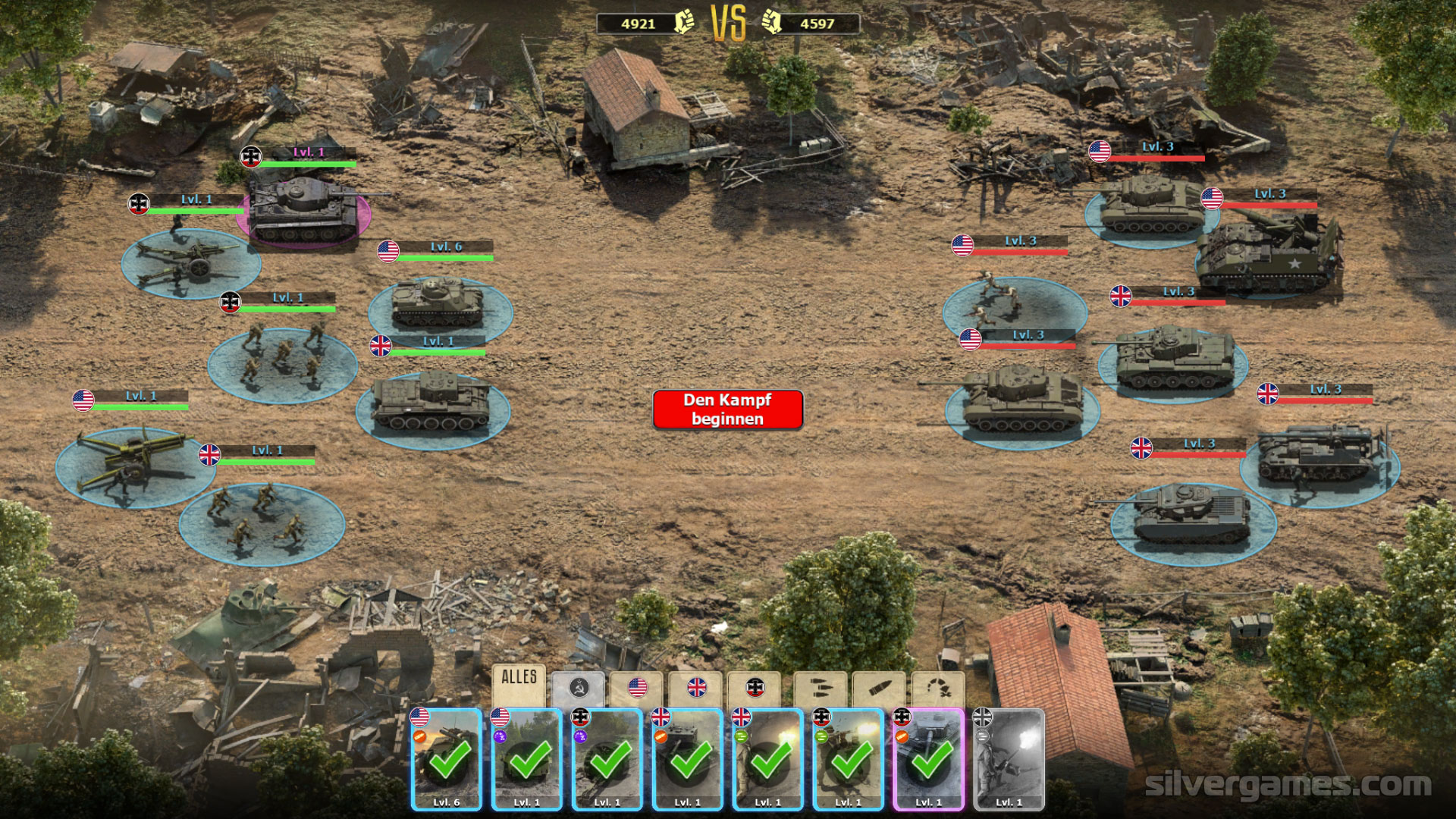Image resolution: width=1456 pixels, height=819 pixels.
Task: Show only American flag units tab
Action: coord(638,688)
